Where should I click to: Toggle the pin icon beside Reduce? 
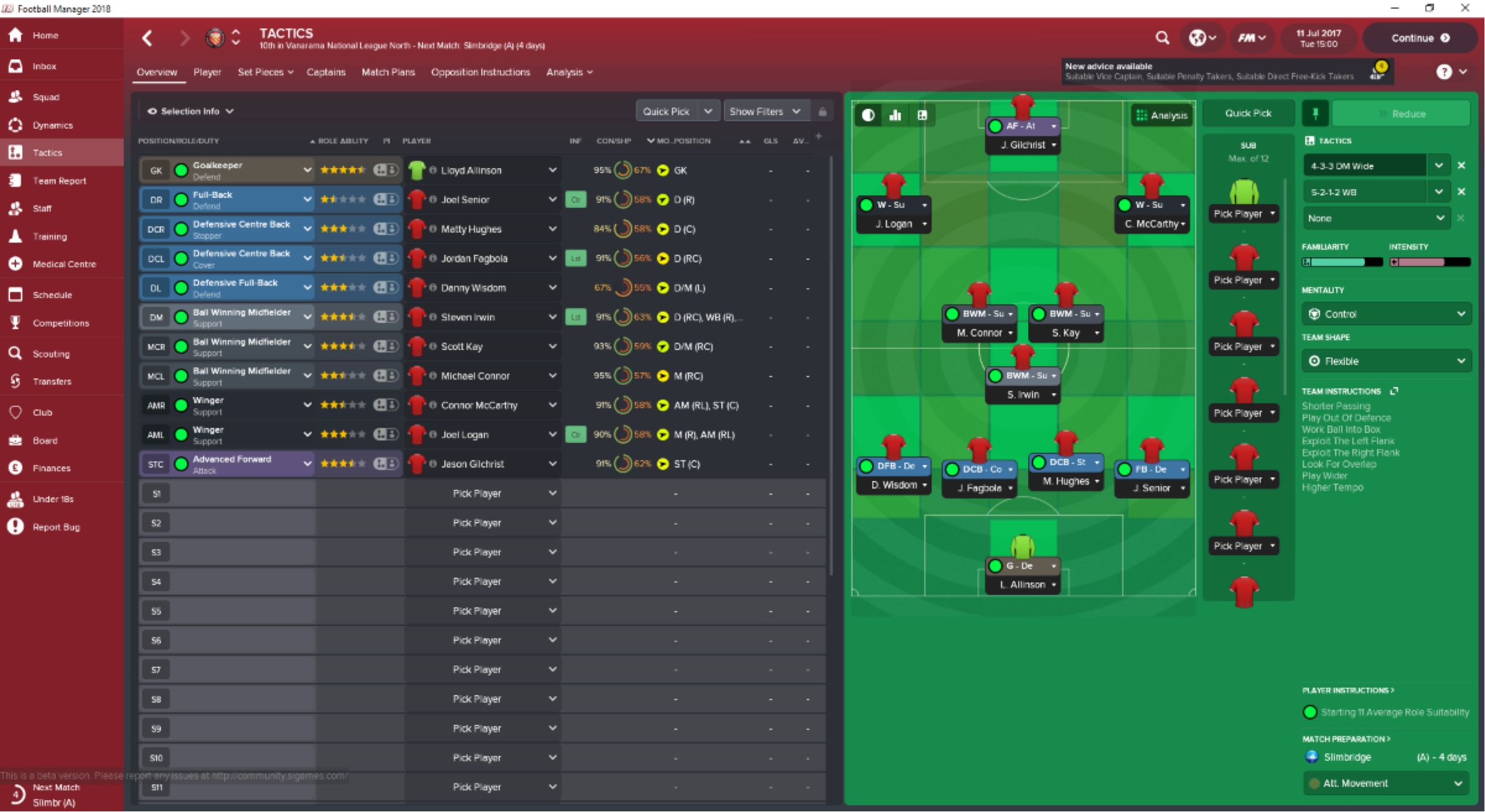pyautogui.click(x=1316, y=113)
